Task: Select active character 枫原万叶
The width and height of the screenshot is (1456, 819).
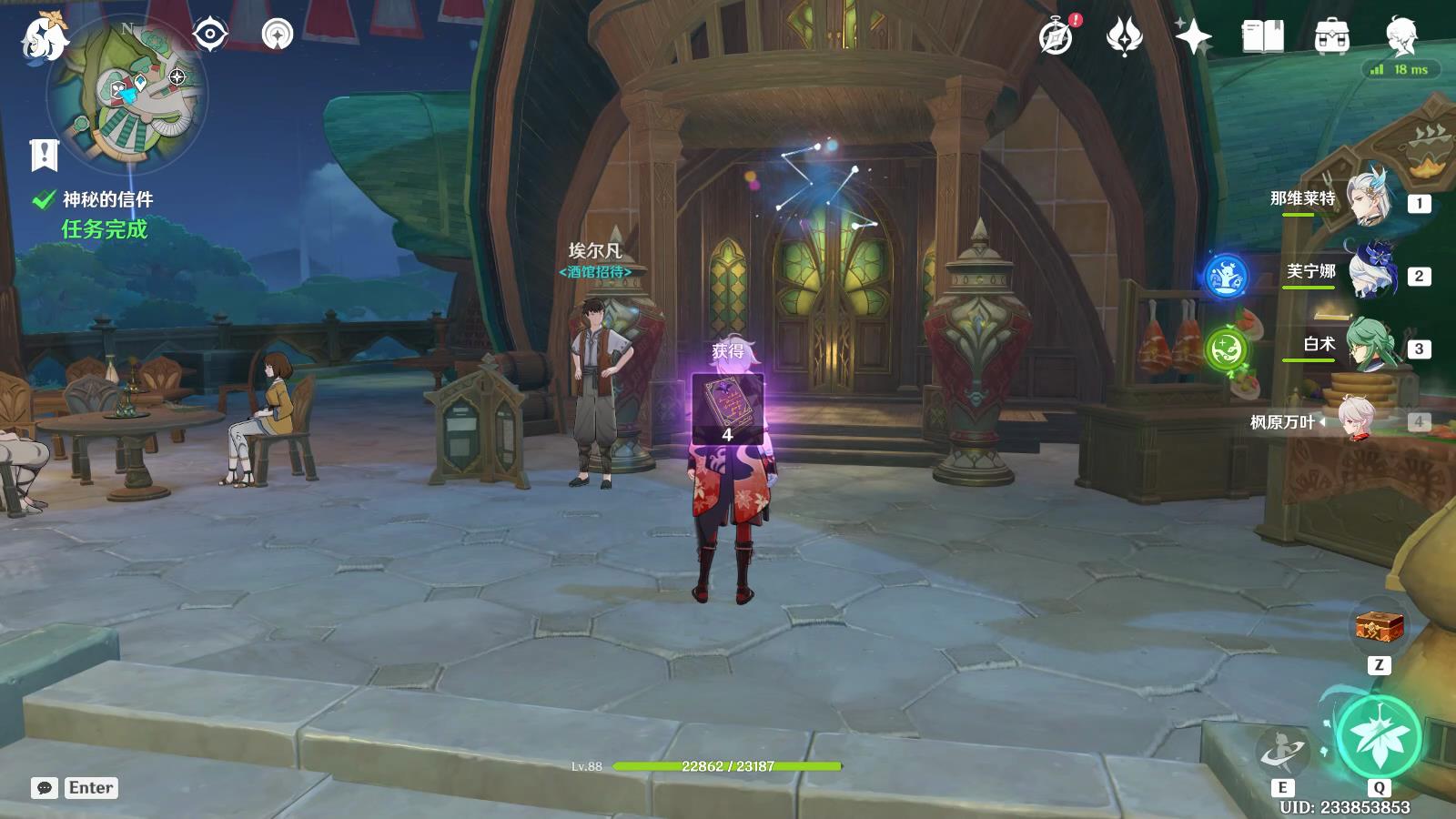Action: 1360,420
